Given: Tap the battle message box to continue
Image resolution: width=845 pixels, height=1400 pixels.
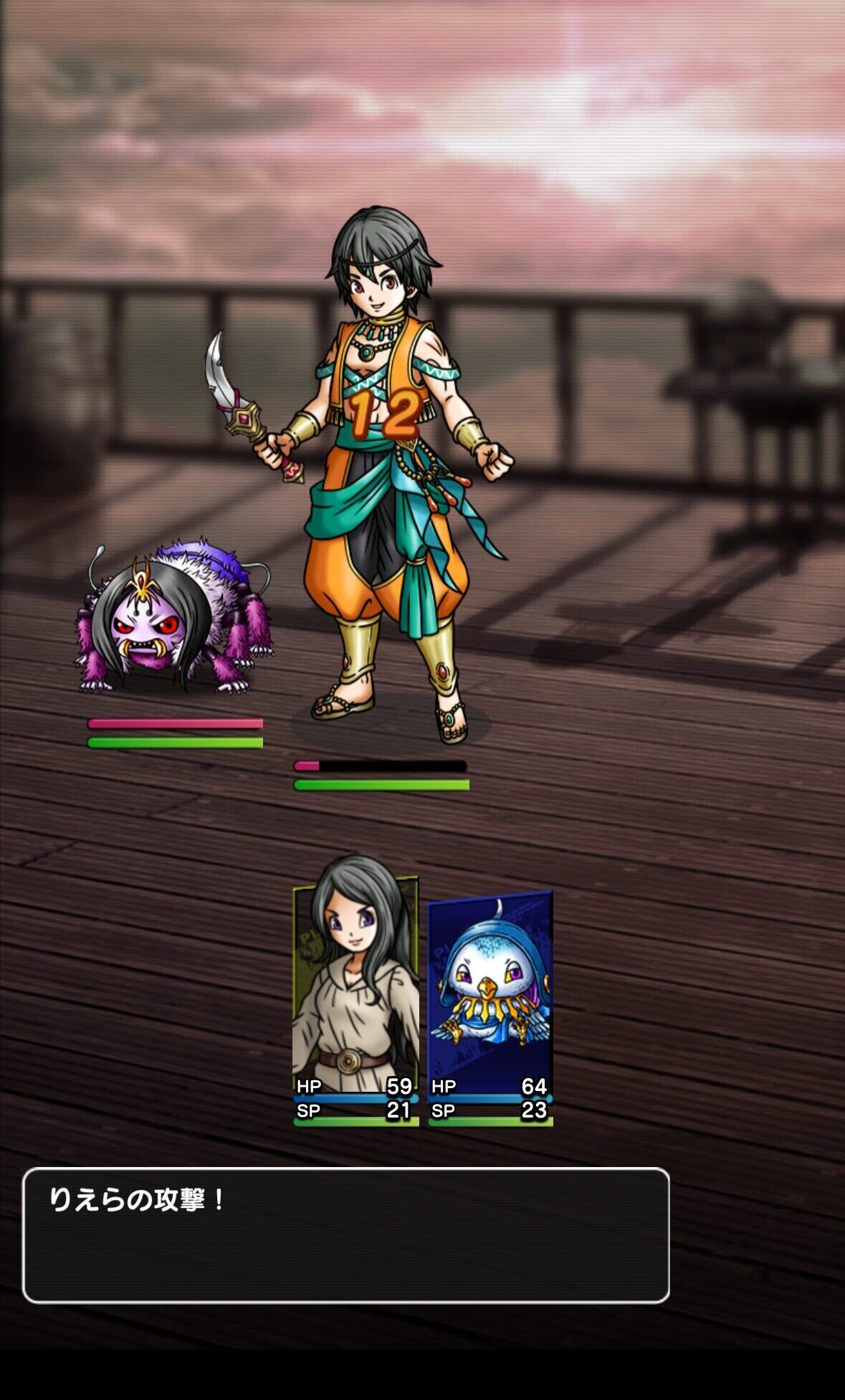Looking at the screenshot, I should click(x=345, y=1234).
